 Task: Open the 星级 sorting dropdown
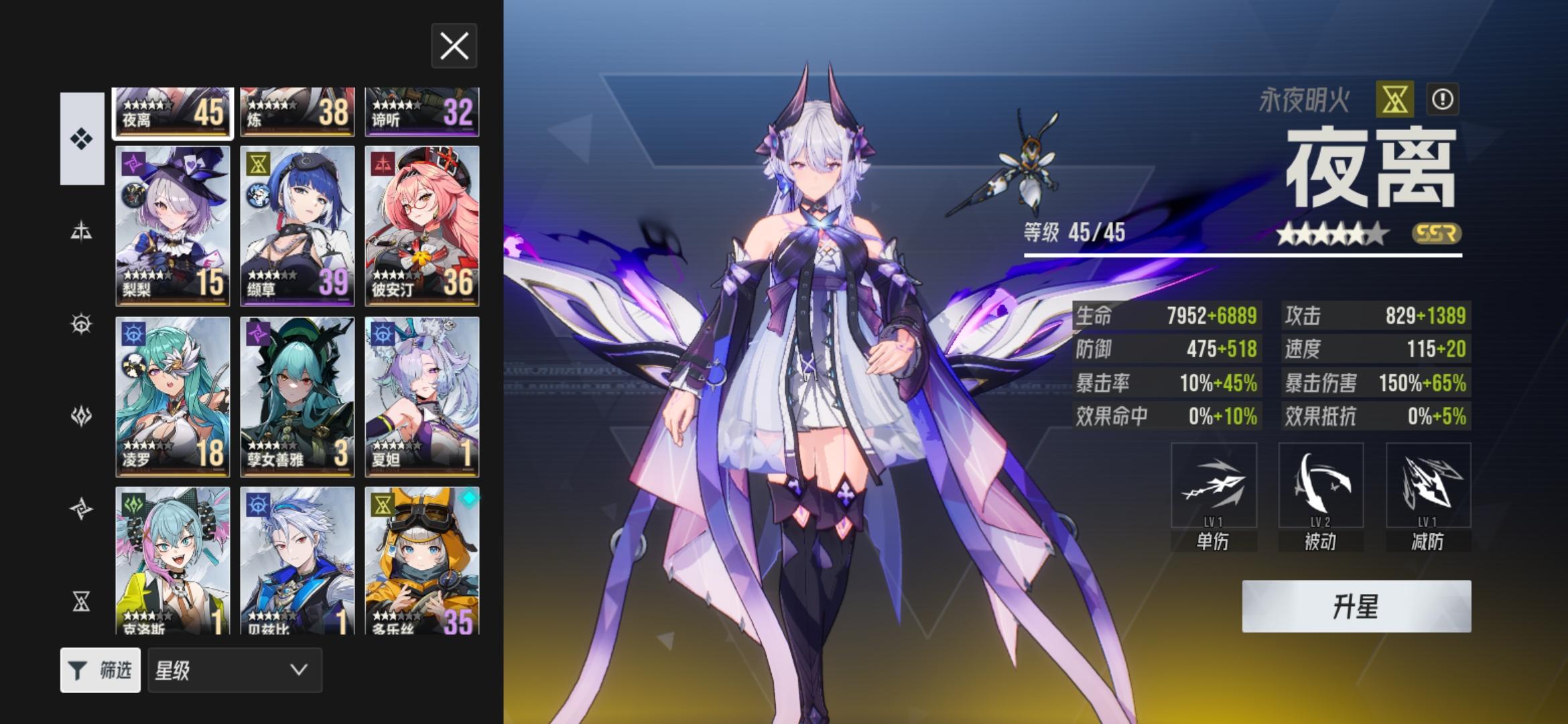point(233,670)
